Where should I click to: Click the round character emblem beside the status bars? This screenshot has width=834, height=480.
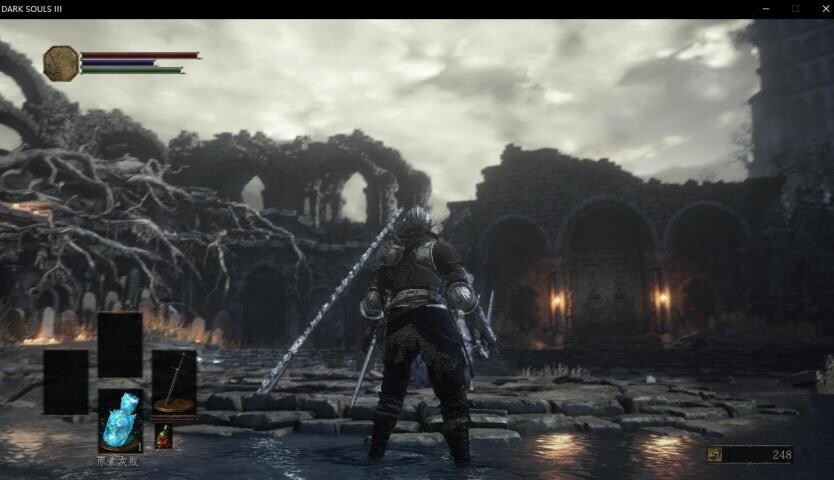click(x=61, y=63)
